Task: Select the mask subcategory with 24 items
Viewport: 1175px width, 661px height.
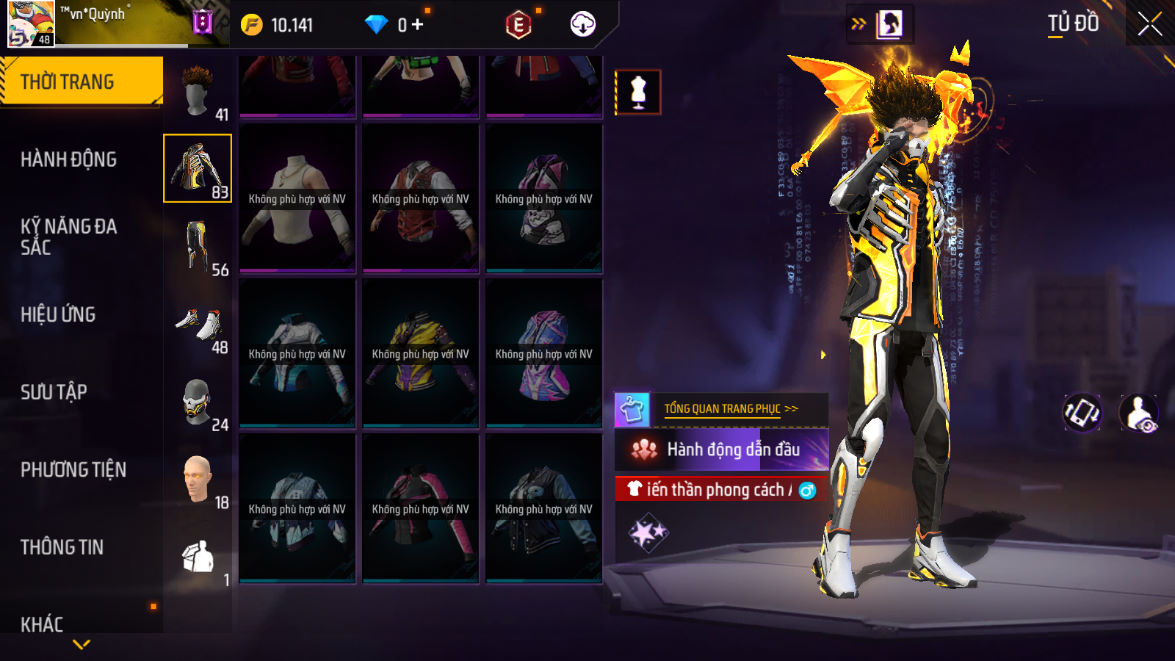Action: (x=198, y=401)
